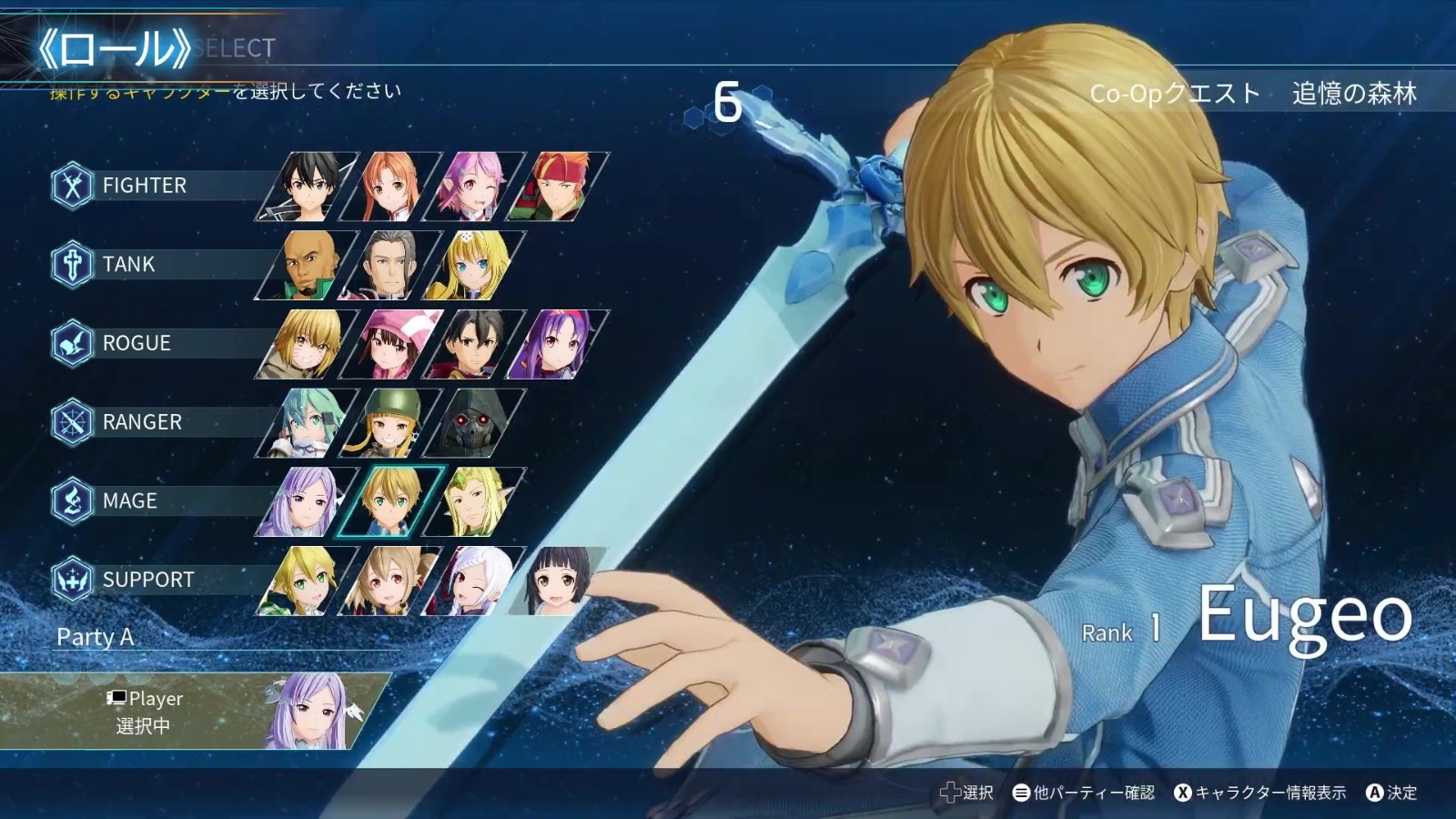Viewport: 1456px width, 819px height.
Task: Pick the pink-hat girl rogue portrait
Action: (x=391, y=344)
